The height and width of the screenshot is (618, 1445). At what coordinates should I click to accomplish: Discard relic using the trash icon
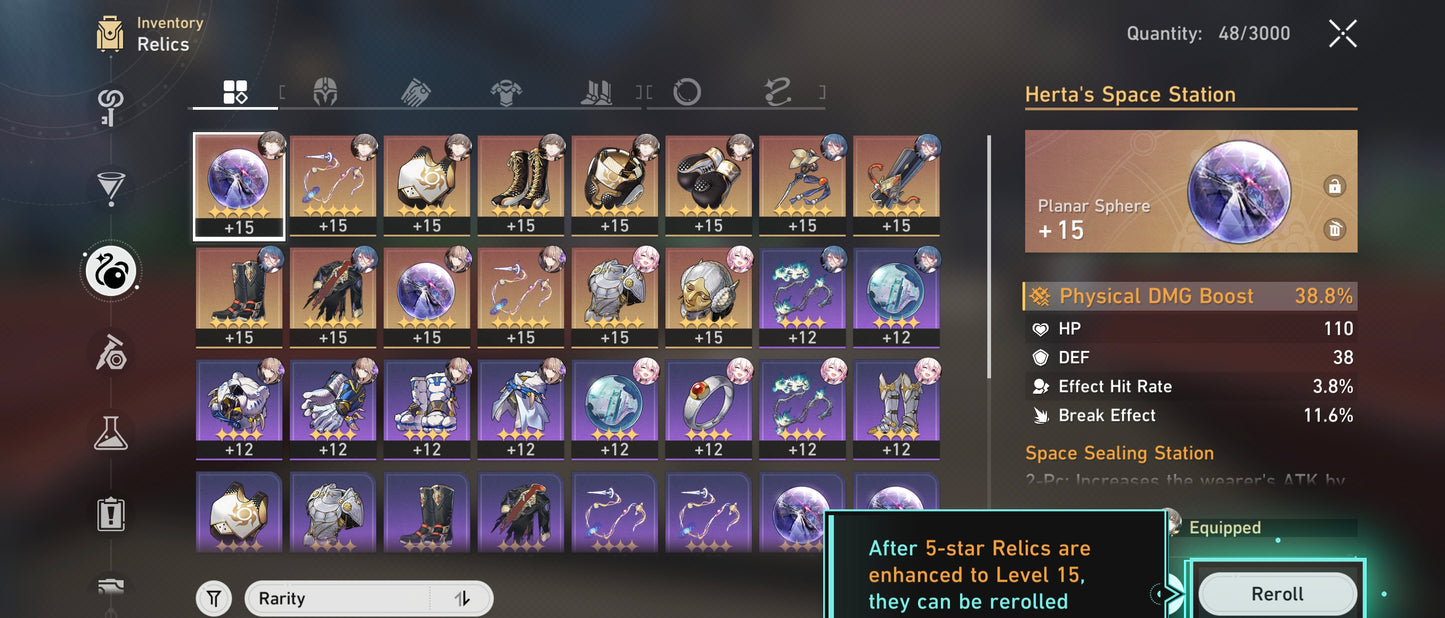coord(1333,230)
